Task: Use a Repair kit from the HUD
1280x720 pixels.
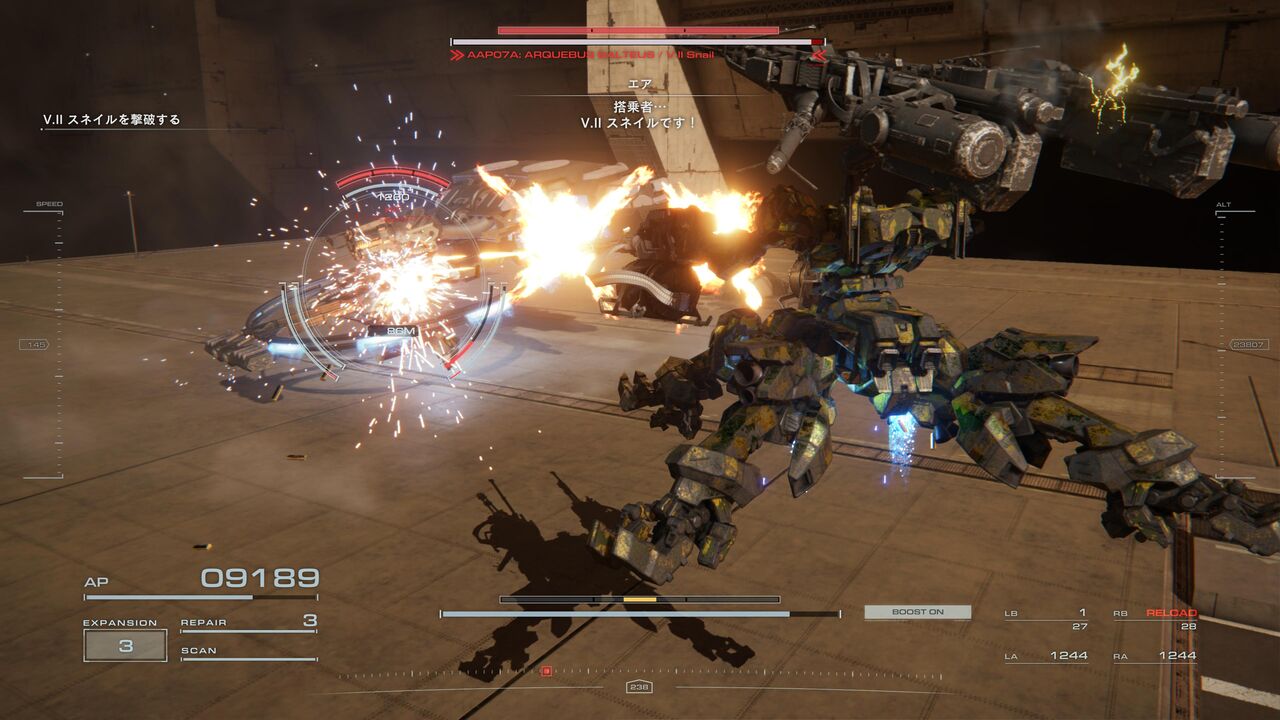Action: click(x=248, y=623)
